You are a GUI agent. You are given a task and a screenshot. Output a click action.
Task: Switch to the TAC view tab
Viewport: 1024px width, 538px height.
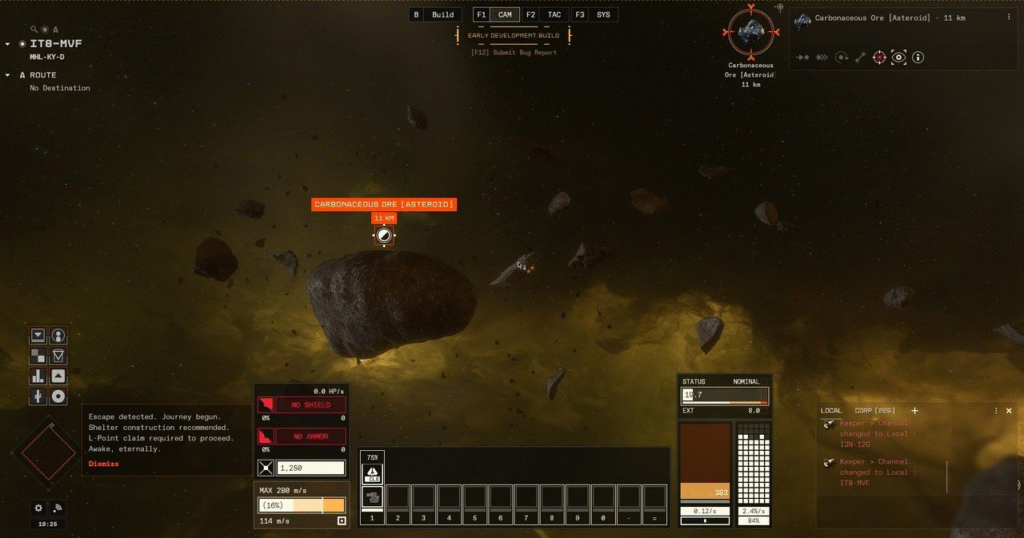(x=554, y=15)
